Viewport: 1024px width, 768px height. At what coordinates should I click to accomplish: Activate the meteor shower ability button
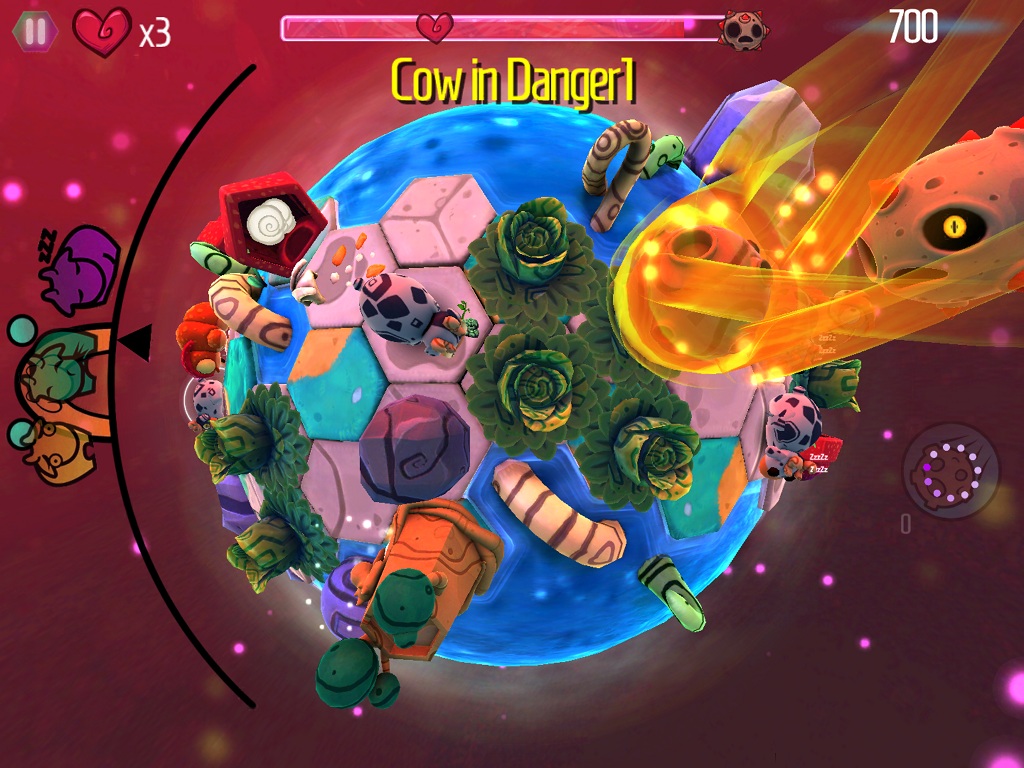pos(950,470)
